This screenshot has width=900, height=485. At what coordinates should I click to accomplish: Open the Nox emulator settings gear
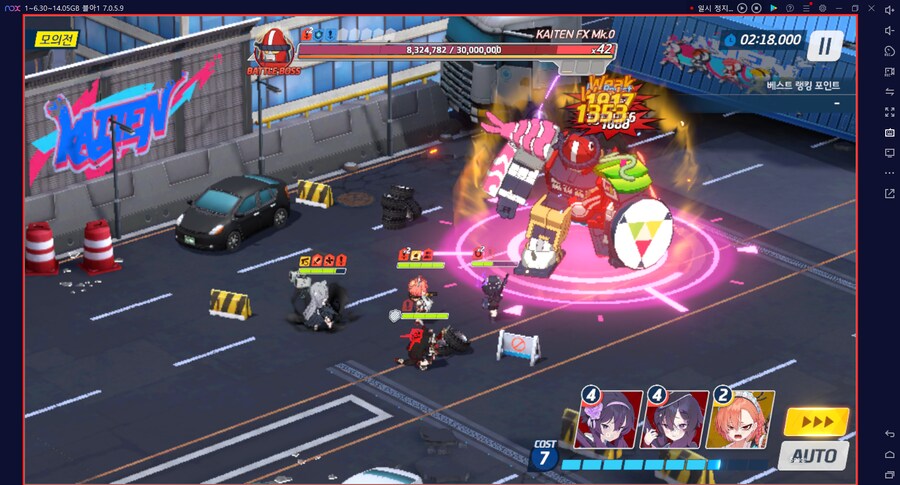(822, 8)
